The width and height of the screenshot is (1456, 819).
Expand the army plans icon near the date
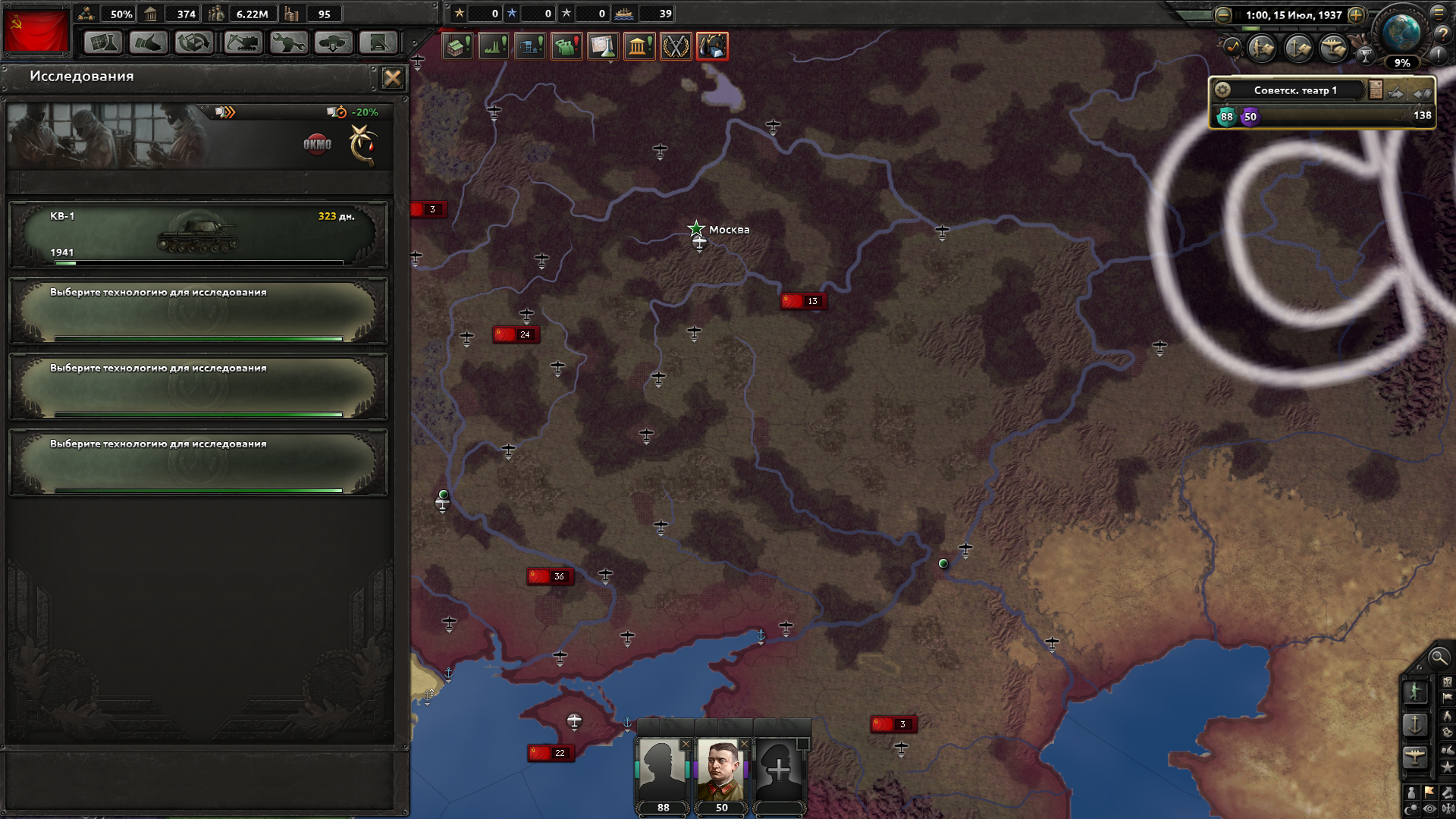click(x=1260, y=48)
